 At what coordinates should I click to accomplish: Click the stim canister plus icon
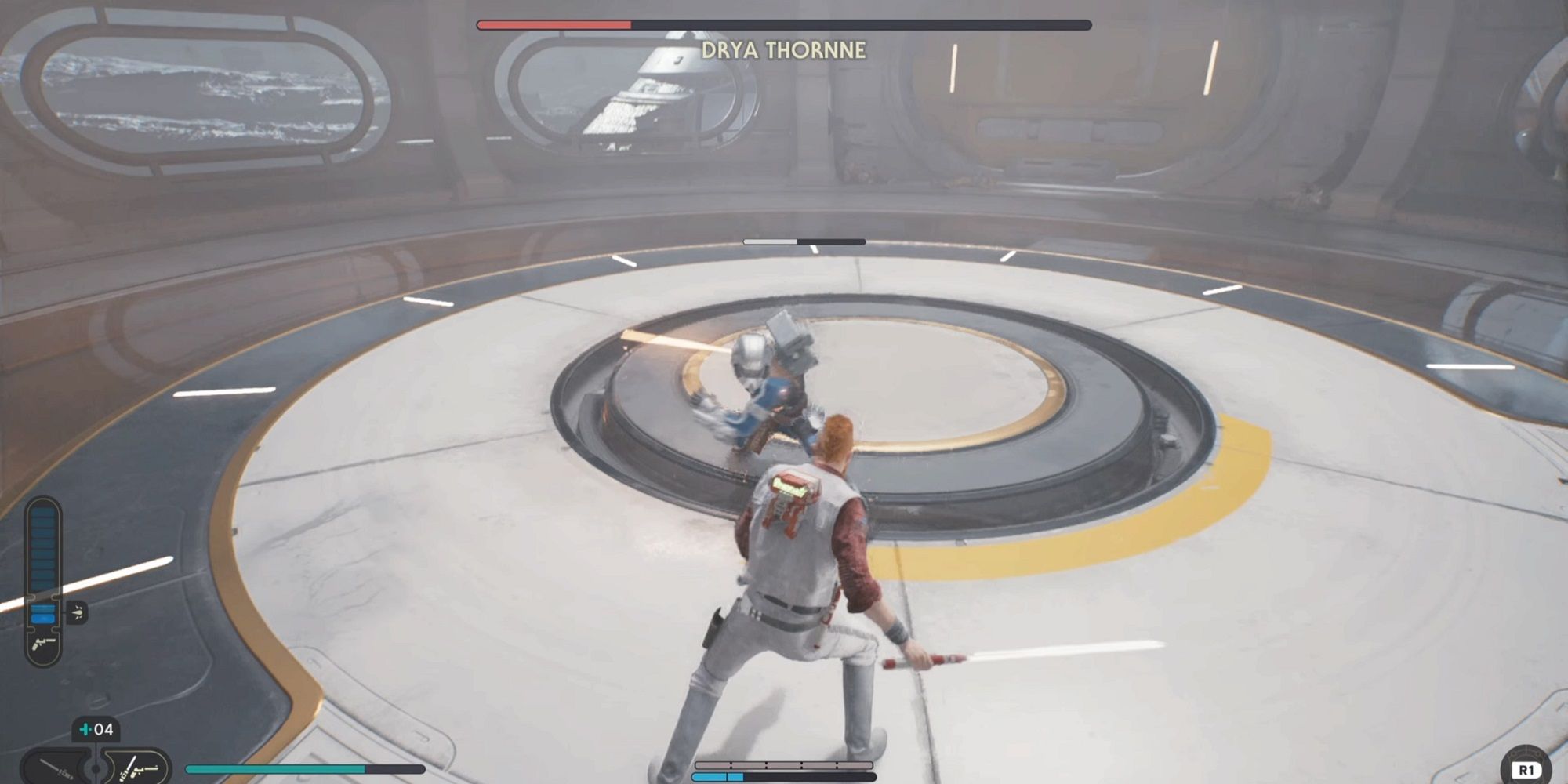pyautogui.click(x=86, y=730)
